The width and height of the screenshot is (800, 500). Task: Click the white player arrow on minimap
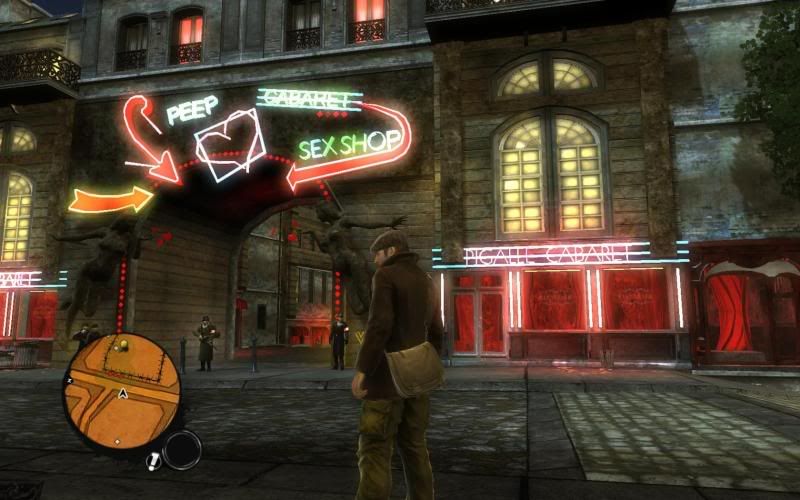pos(122,394)
